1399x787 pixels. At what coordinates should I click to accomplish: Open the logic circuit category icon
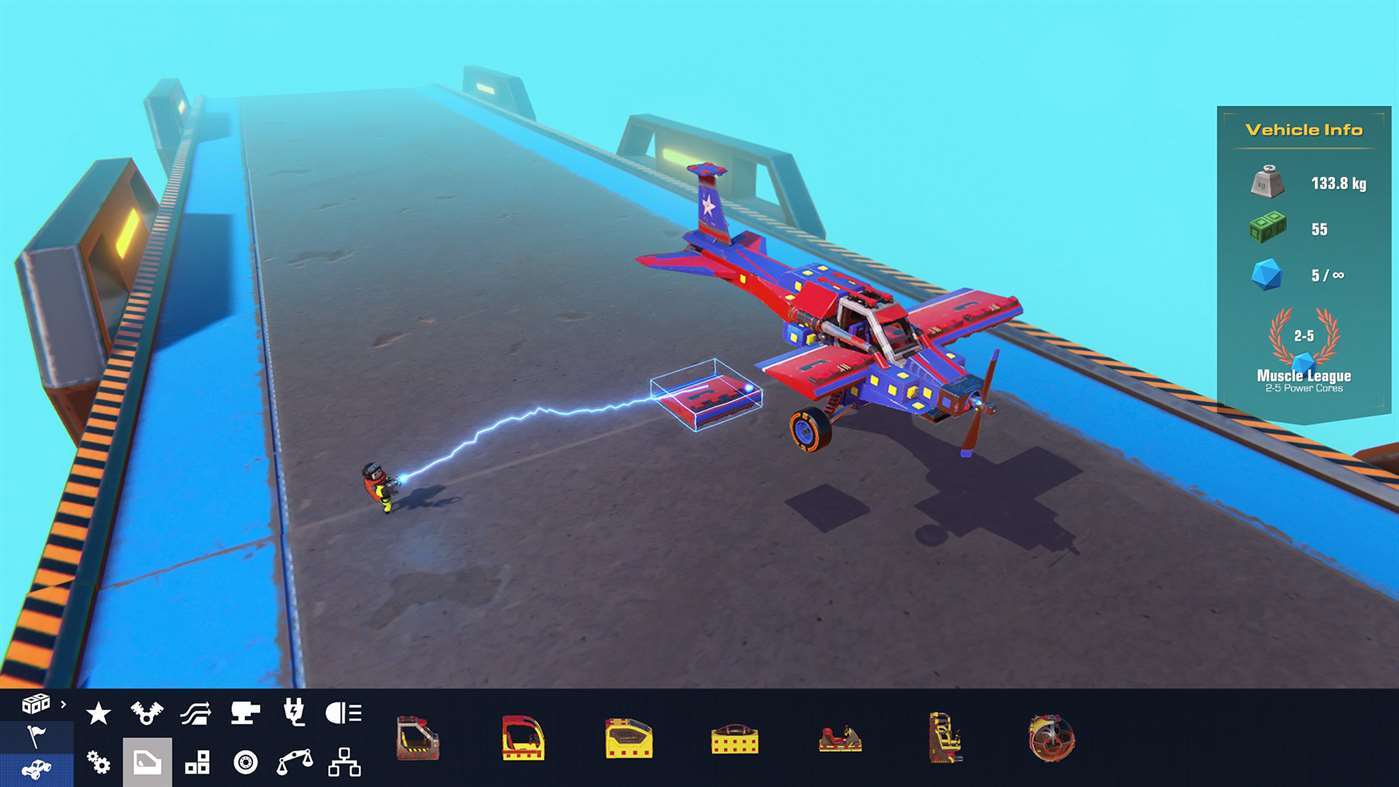coord(343,763)
